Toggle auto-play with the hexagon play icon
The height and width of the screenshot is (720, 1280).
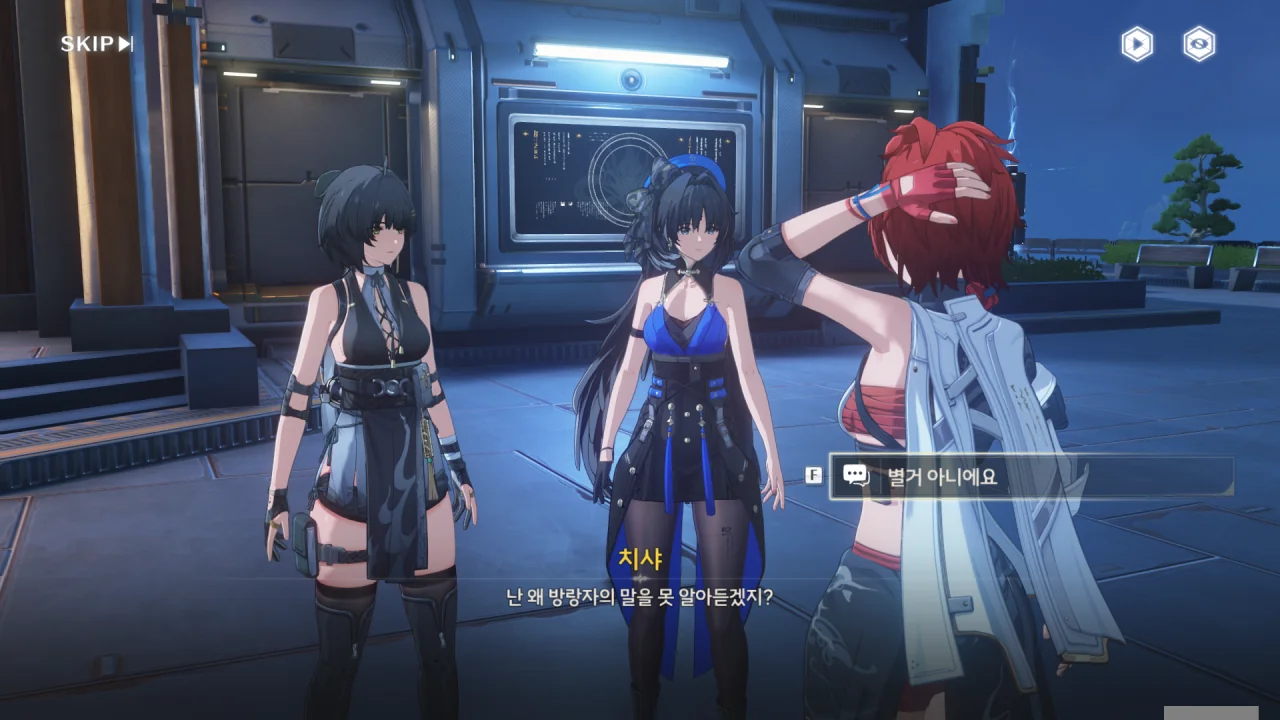pos(1136,44)
